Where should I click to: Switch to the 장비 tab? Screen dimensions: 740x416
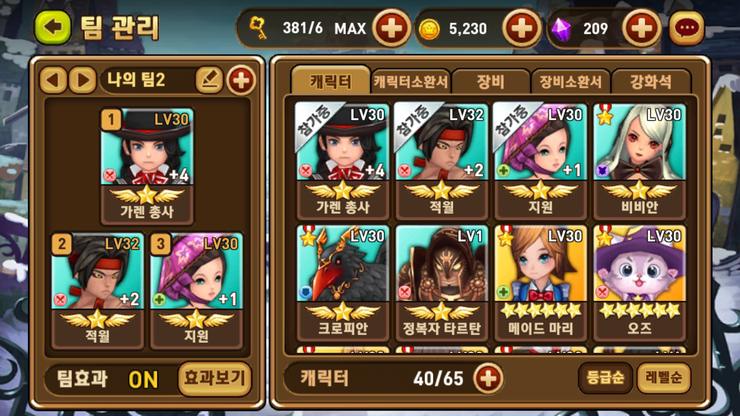[490, 81]
